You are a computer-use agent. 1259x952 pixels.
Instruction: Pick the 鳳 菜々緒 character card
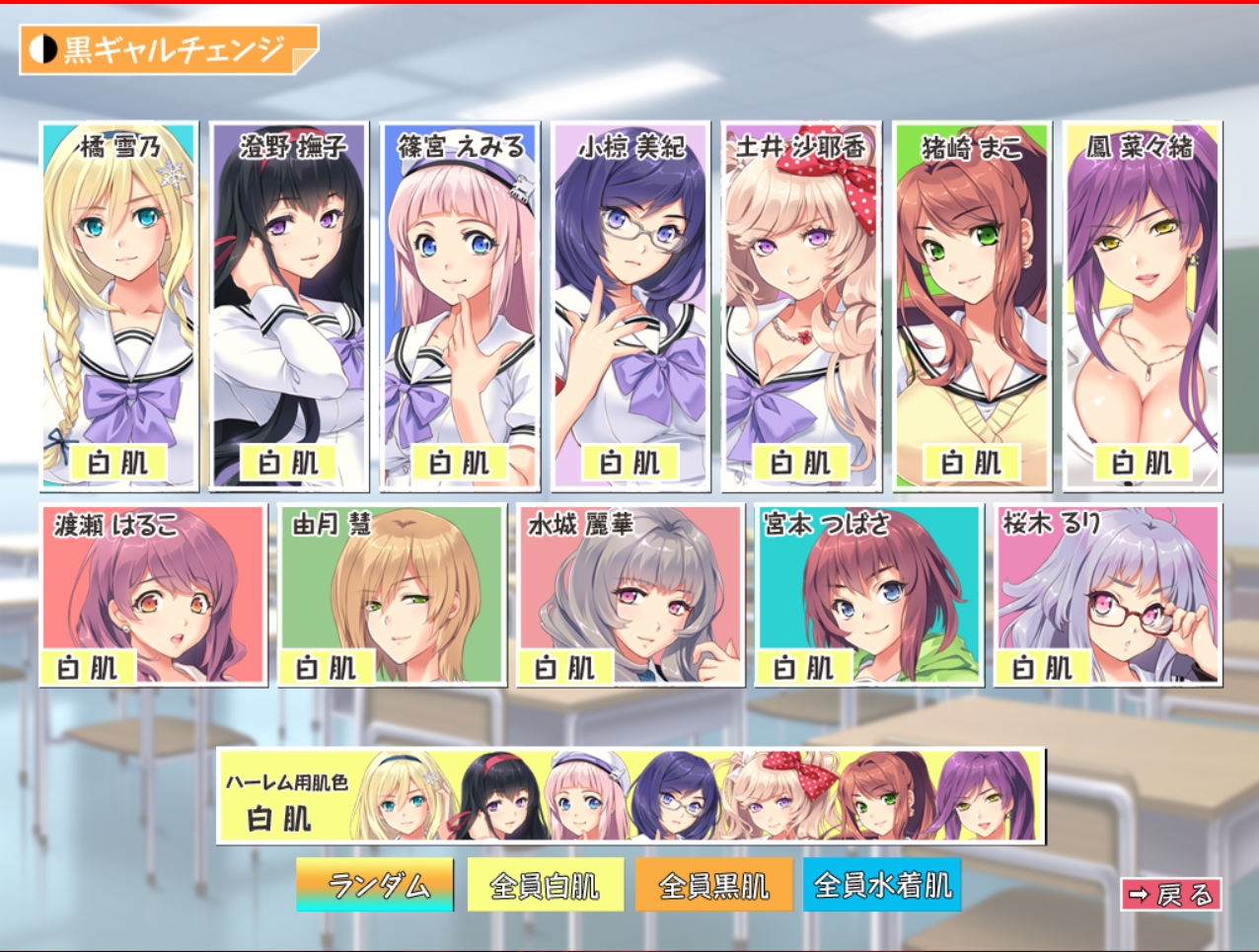coord(1143,306)
